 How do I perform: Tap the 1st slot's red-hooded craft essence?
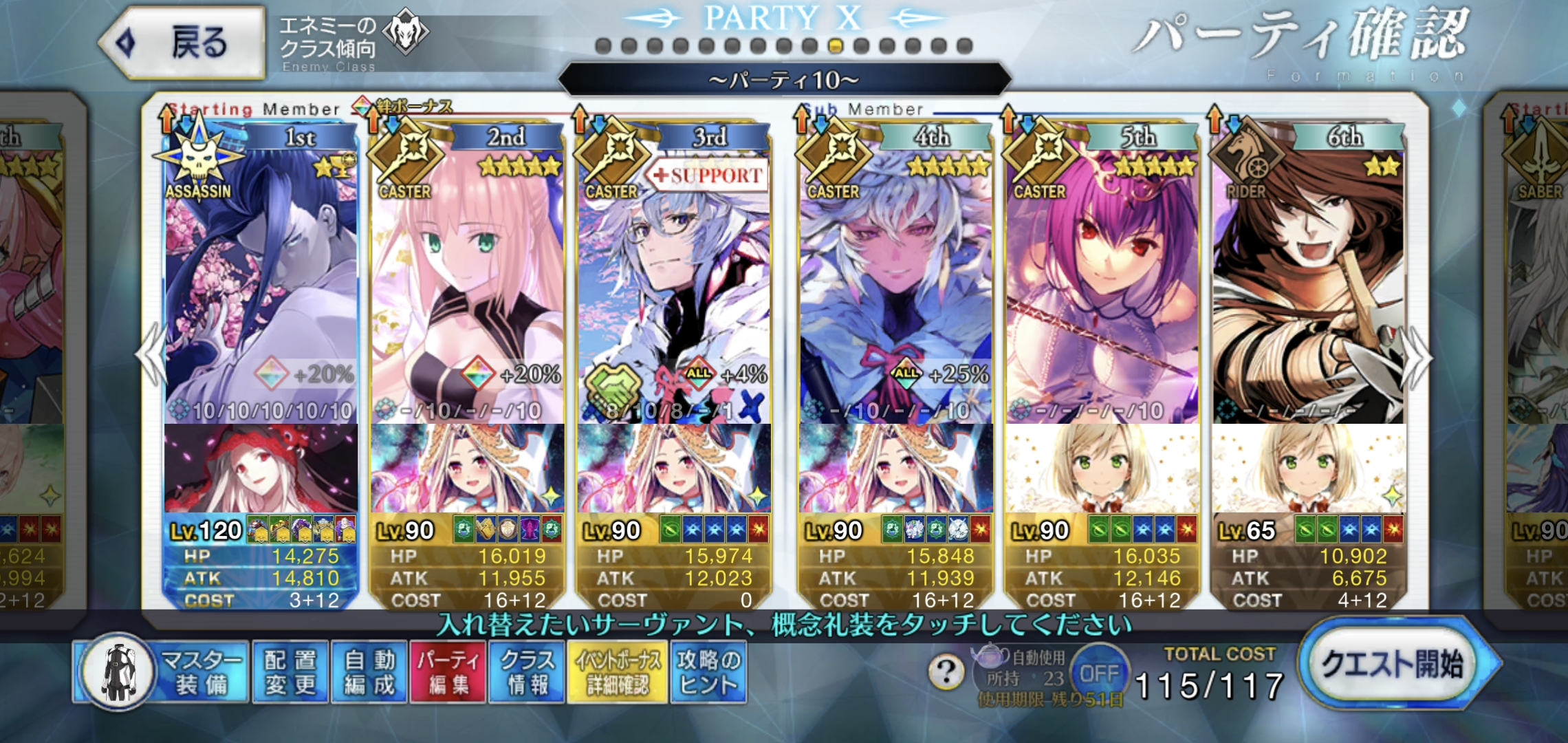[261, 468]
